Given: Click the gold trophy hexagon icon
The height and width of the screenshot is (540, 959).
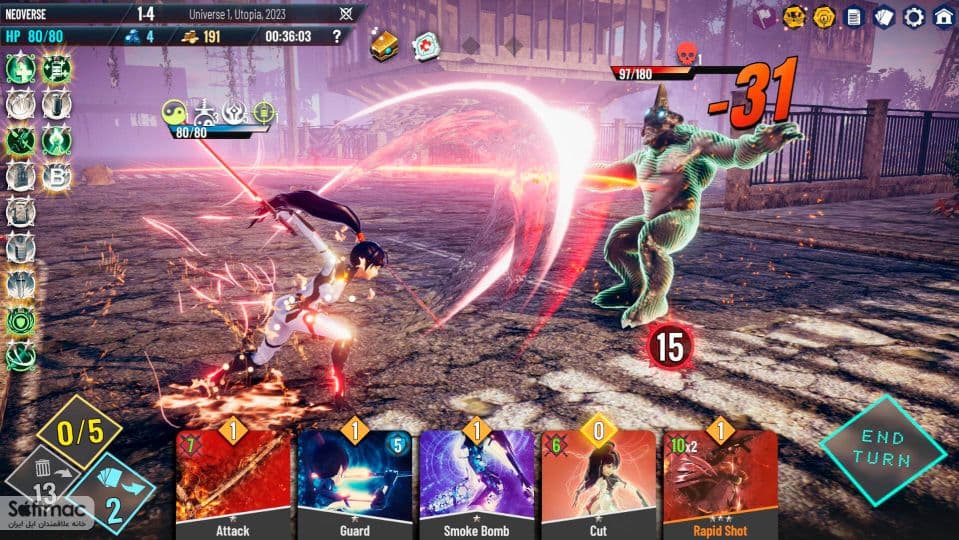Looking at the screenshot, I should pyautogui.click(x=794, y=16).
